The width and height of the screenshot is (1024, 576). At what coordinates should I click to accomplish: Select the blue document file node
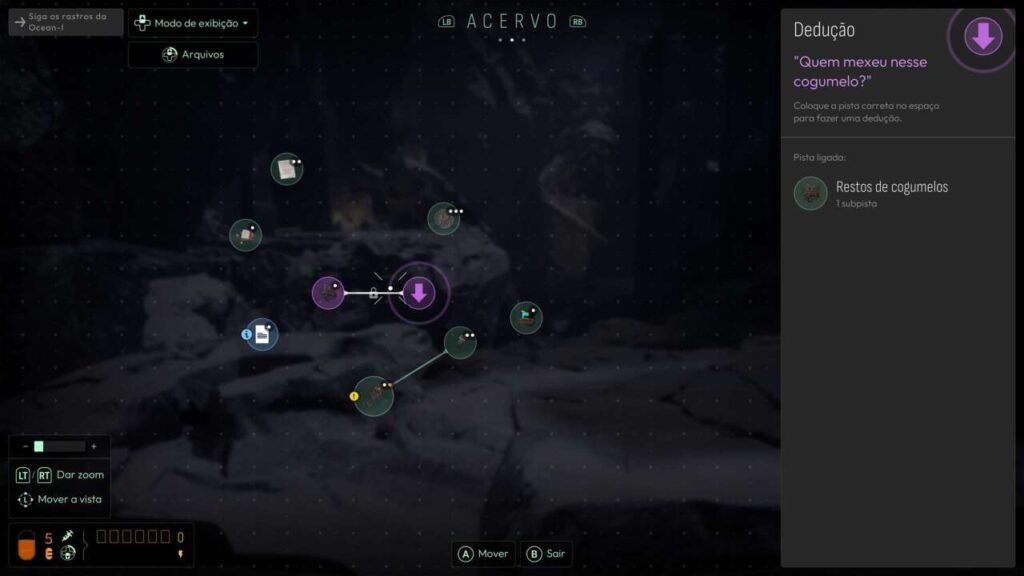[262, 335]
